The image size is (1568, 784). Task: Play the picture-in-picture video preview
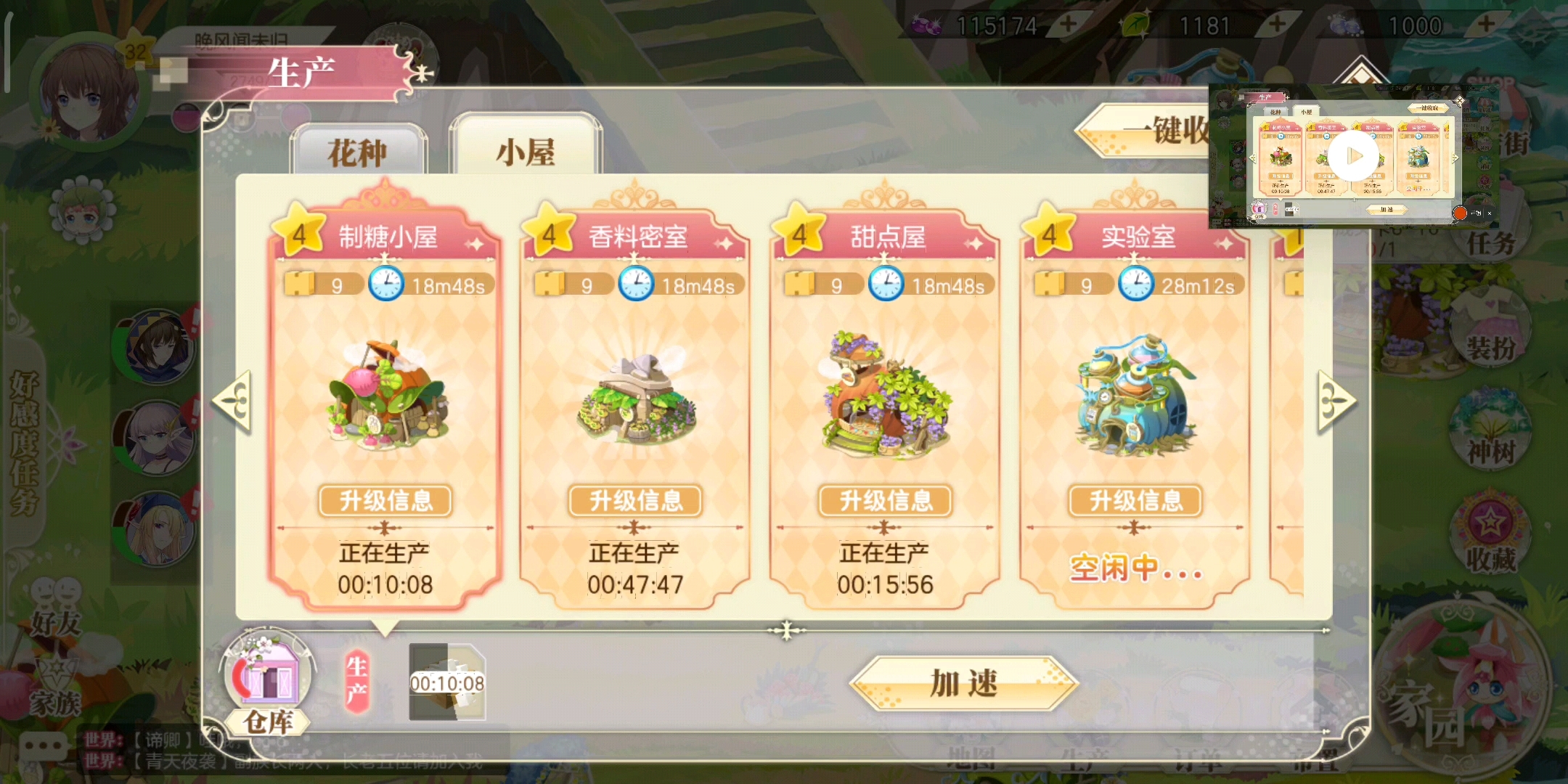coord(1352,157)
